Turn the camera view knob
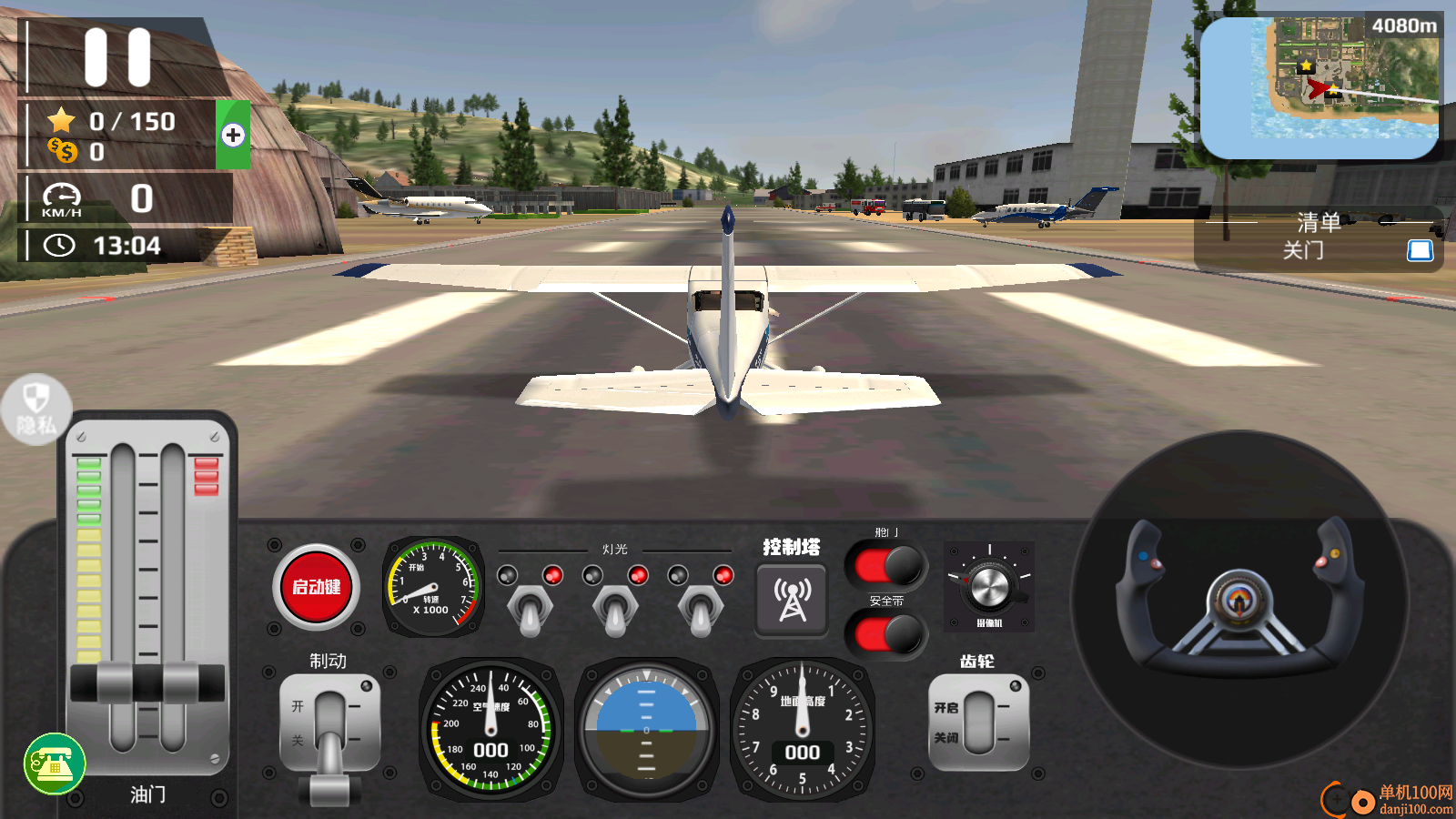Image resolution: width=1456 pixels, height=819 pixels. tap(989, 586)
